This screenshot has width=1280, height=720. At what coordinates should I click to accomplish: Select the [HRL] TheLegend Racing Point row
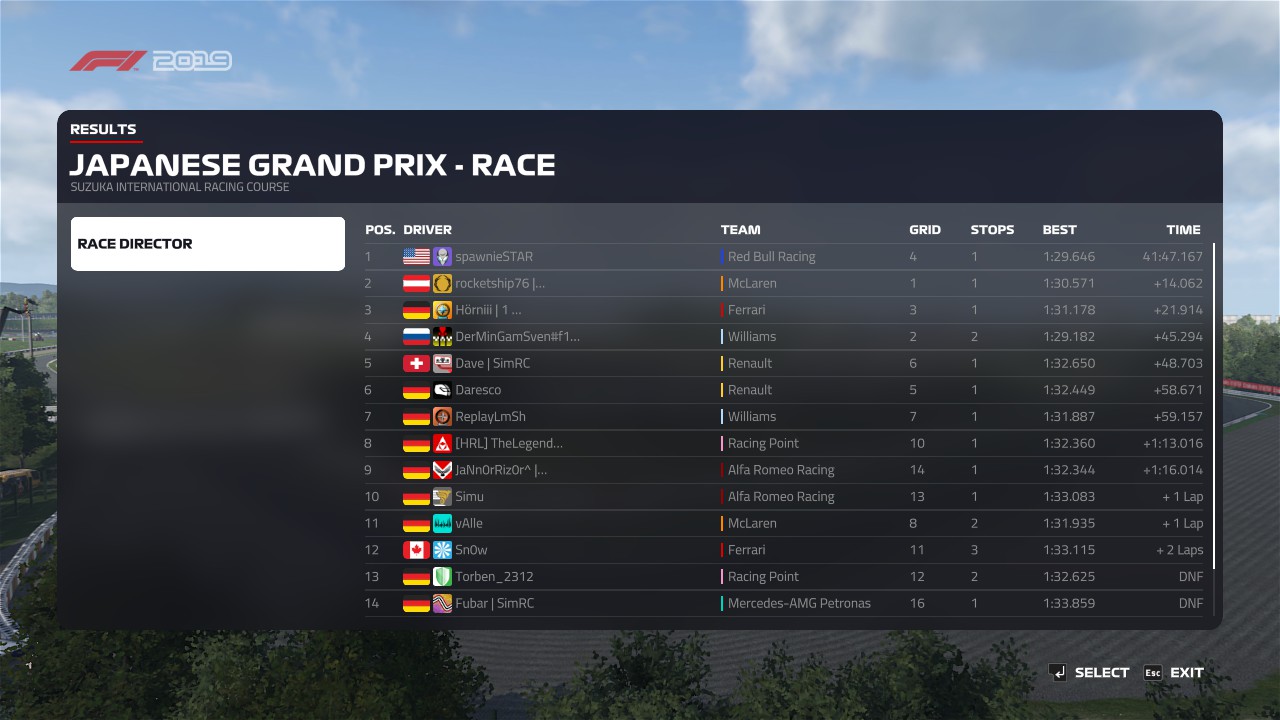(784, 443)
